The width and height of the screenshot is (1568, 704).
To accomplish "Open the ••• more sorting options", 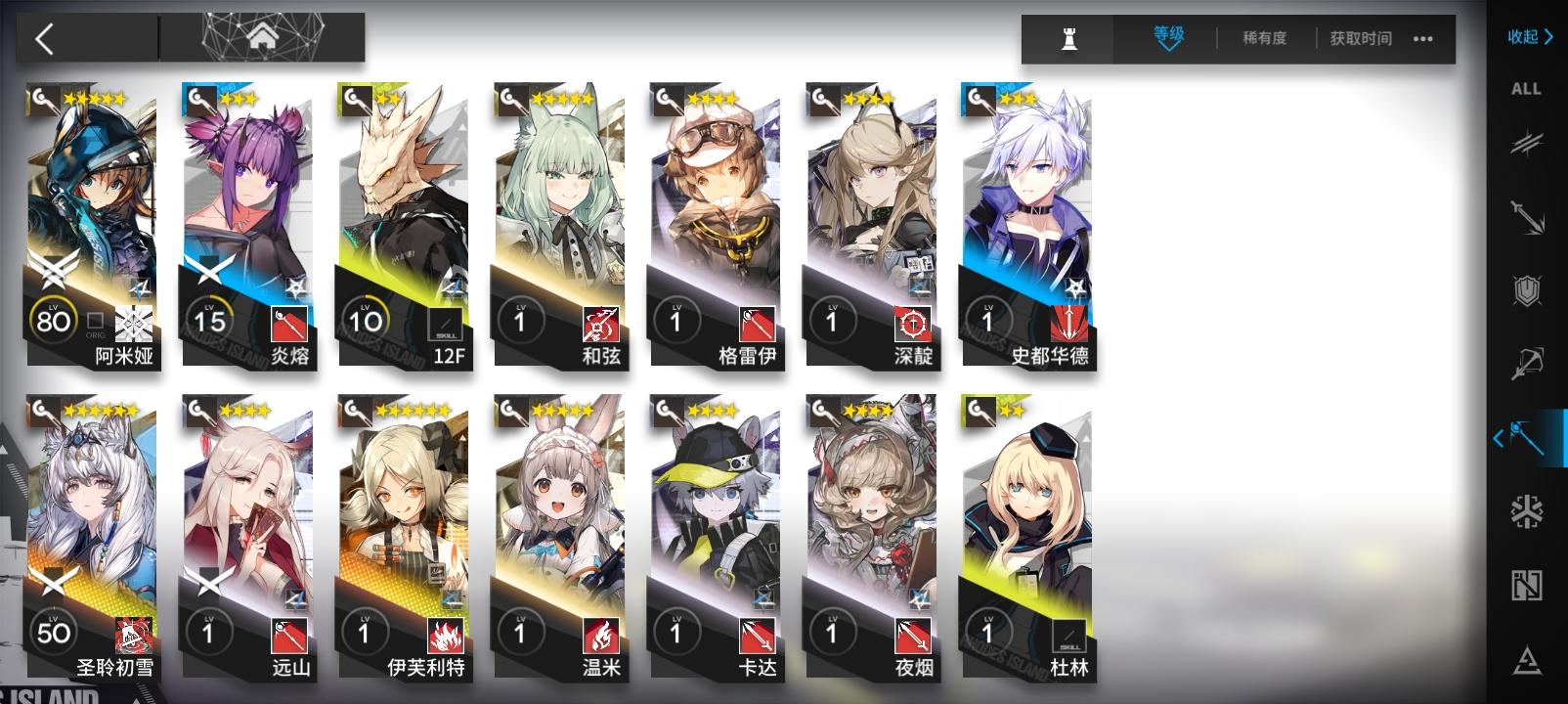I will click(x=1424, y=39).
